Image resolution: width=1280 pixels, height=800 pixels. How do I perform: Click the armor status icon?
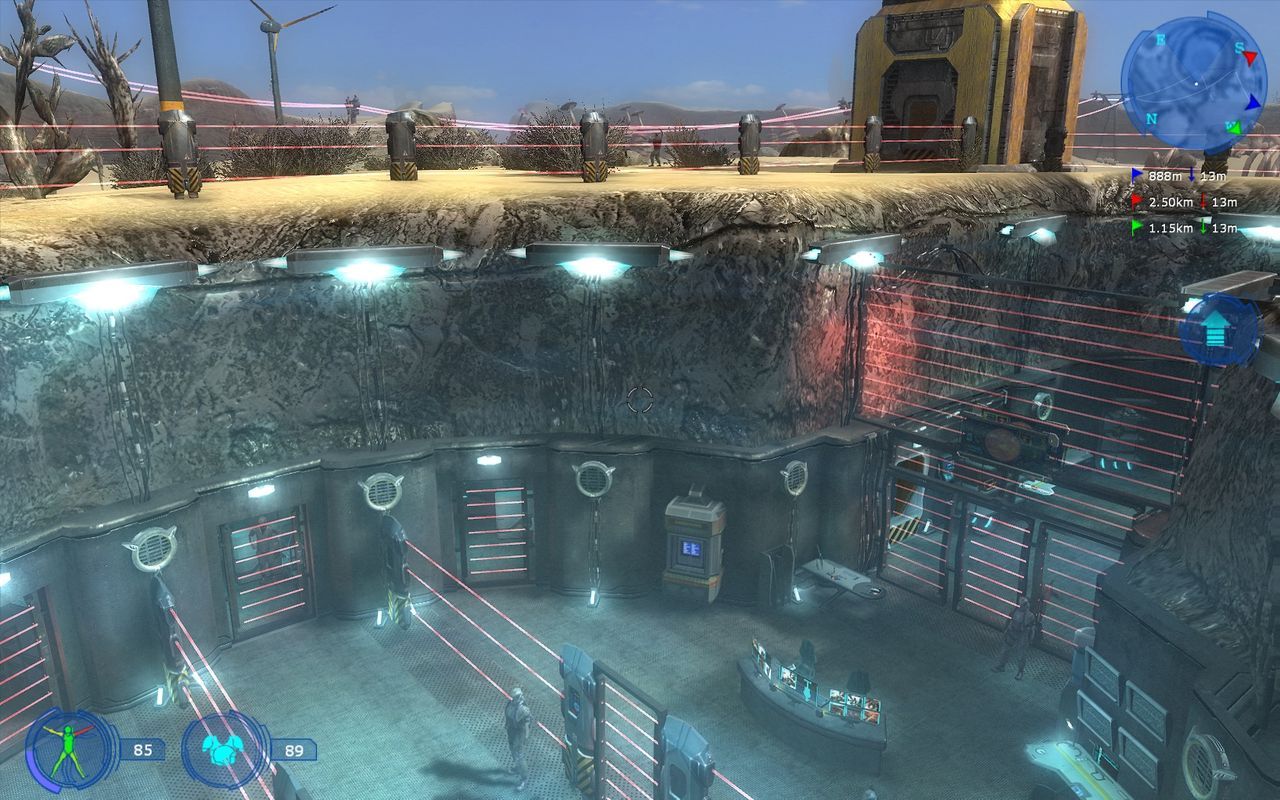point(226,749)
